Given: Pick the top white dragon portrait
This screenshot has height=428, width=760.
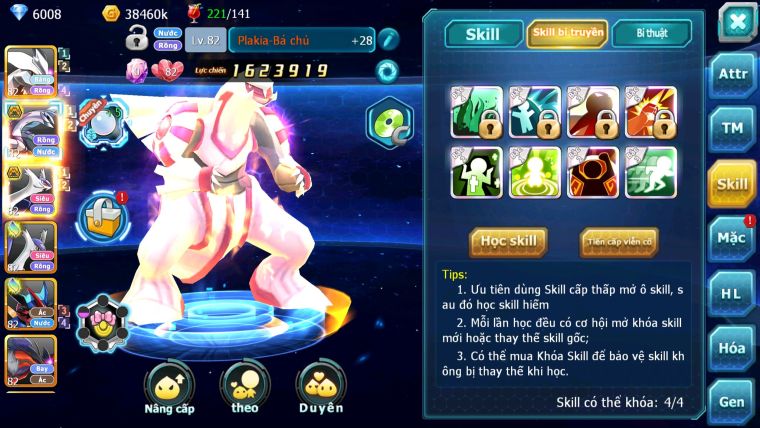Looking at the screenshot, I should point(30,70).
